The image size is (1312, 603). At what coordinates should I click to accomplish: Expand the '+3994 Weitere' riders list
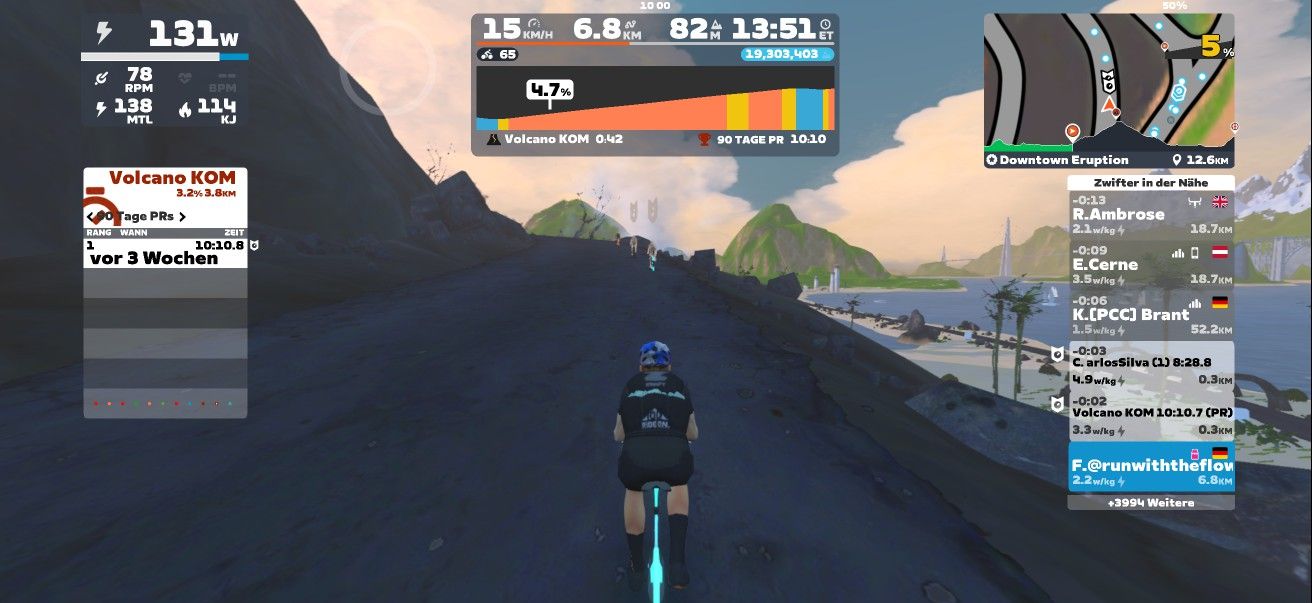tap(1150, 503)
